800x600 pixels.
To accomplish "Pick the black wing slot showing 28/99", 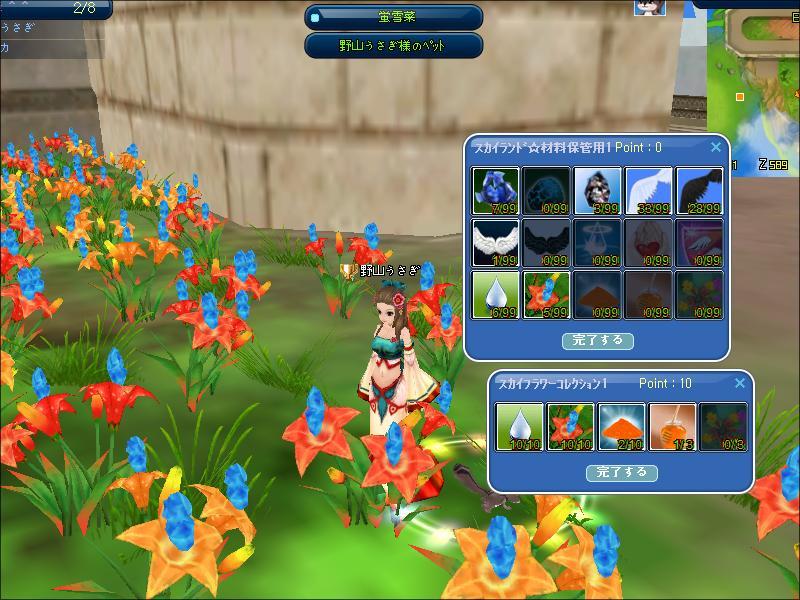I will [700, 191].
